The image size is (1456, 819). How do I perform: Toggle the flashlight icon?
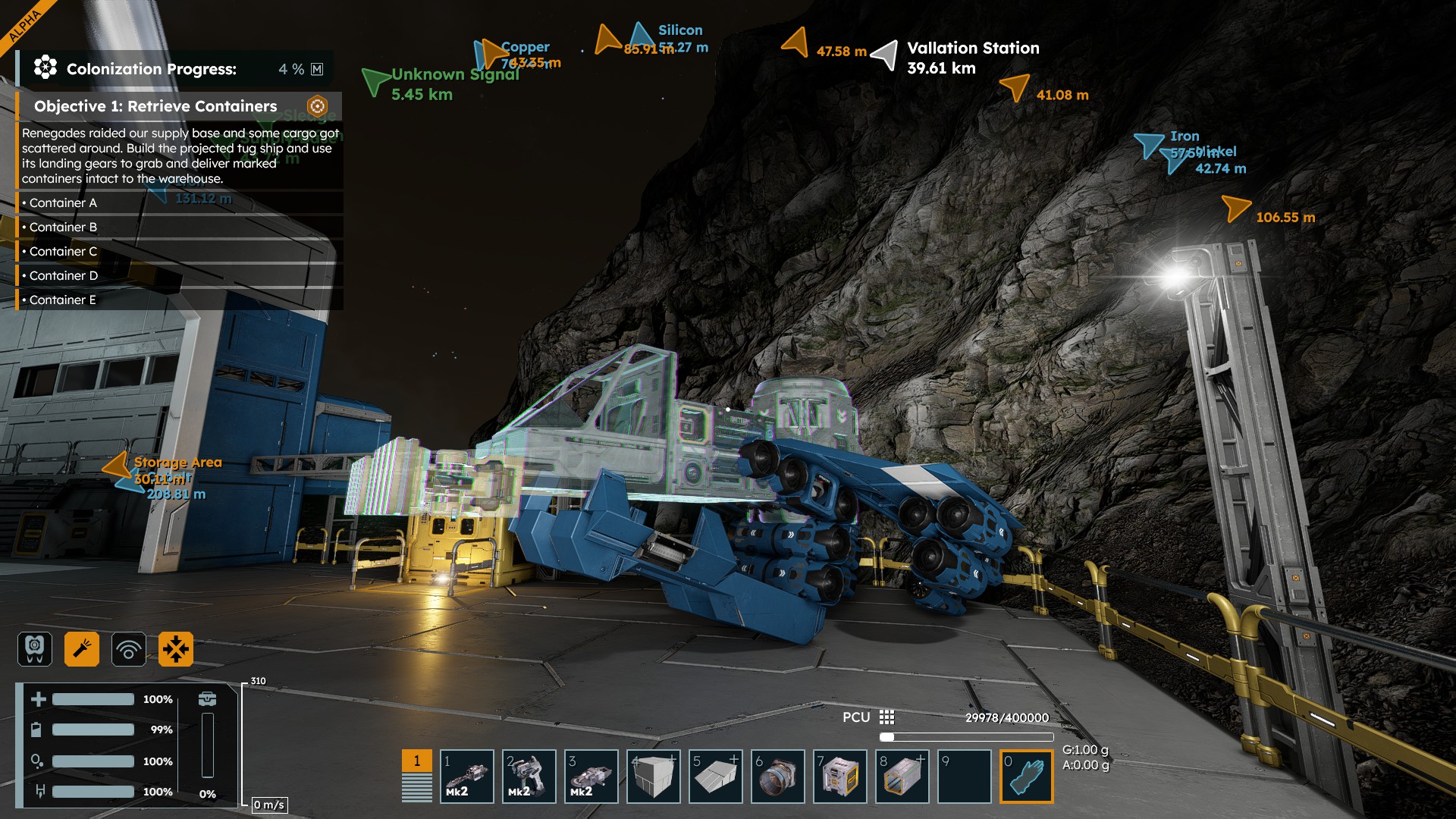click(x=82, y=649)
